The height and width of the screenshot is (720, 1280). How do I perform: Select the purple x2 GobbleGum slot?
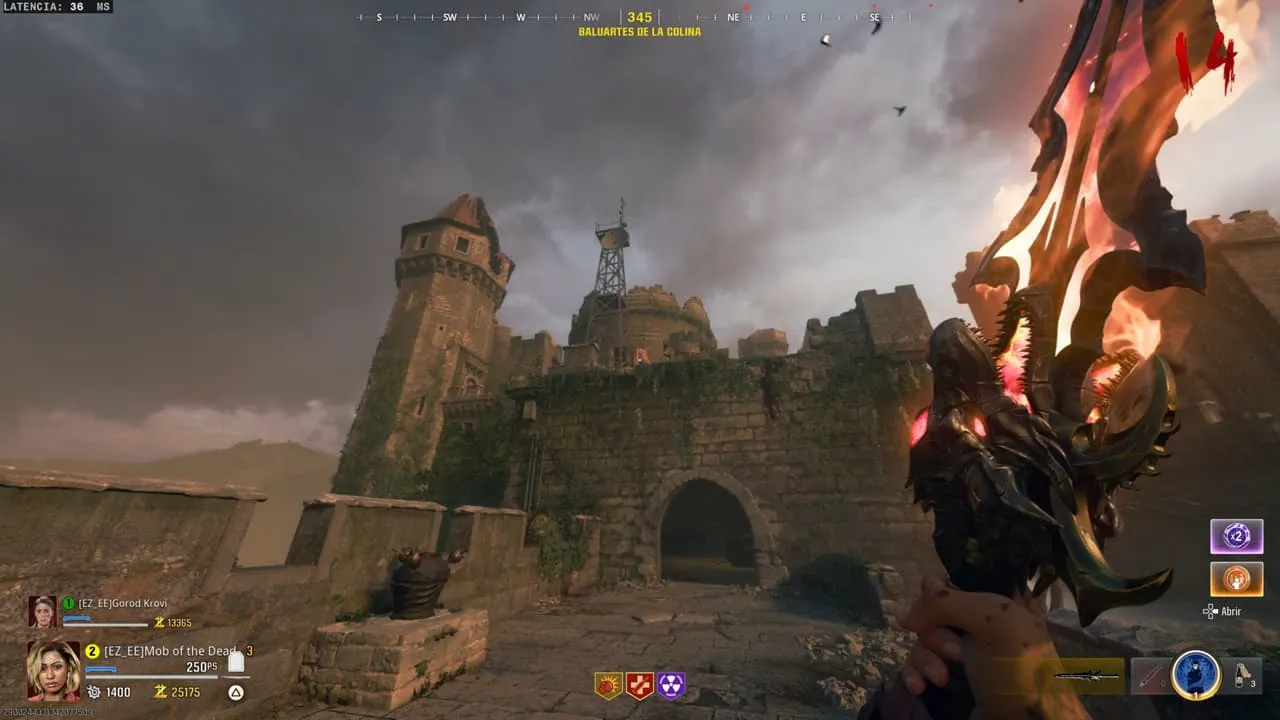[1236, 536]
